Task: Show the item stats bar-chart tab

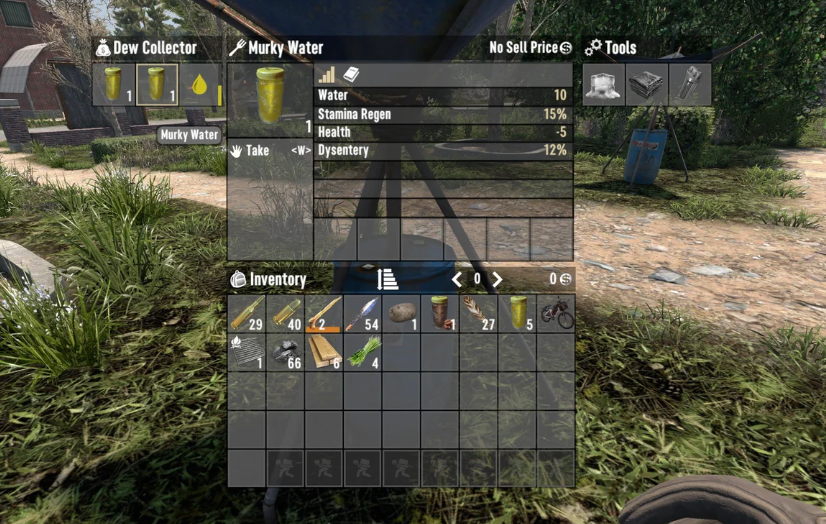Action: (327, 75)
